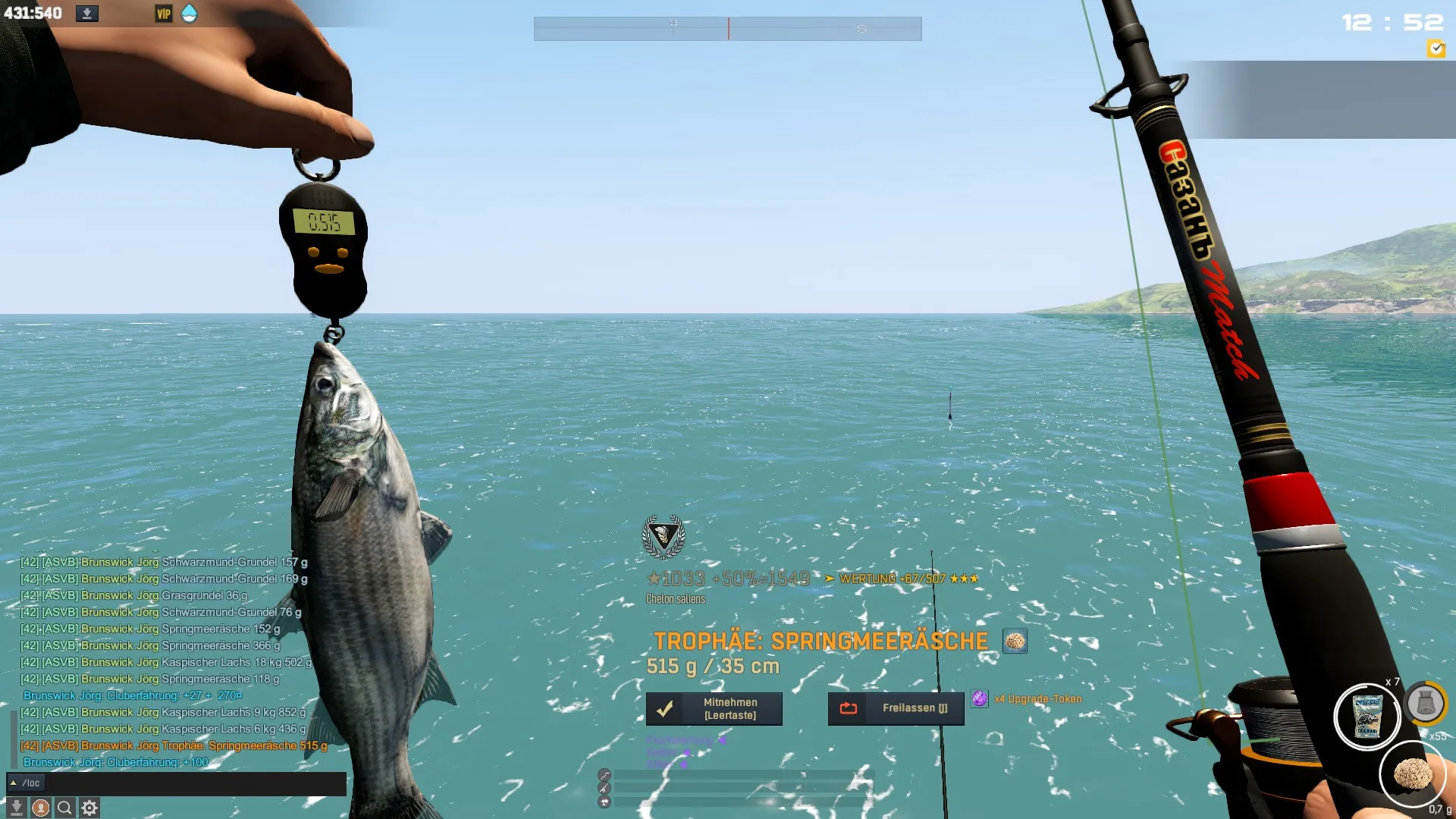The height and width of the screenshot is (819, 1456).
Task: Click the grey feeder weight icon
Action: [1425, 704]
